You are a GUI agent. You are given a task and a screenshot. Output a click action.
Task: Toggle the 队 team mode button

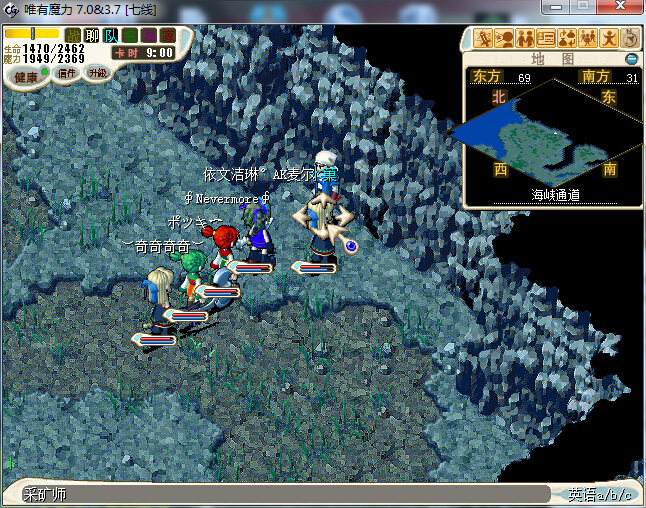(x=110, y=35)
